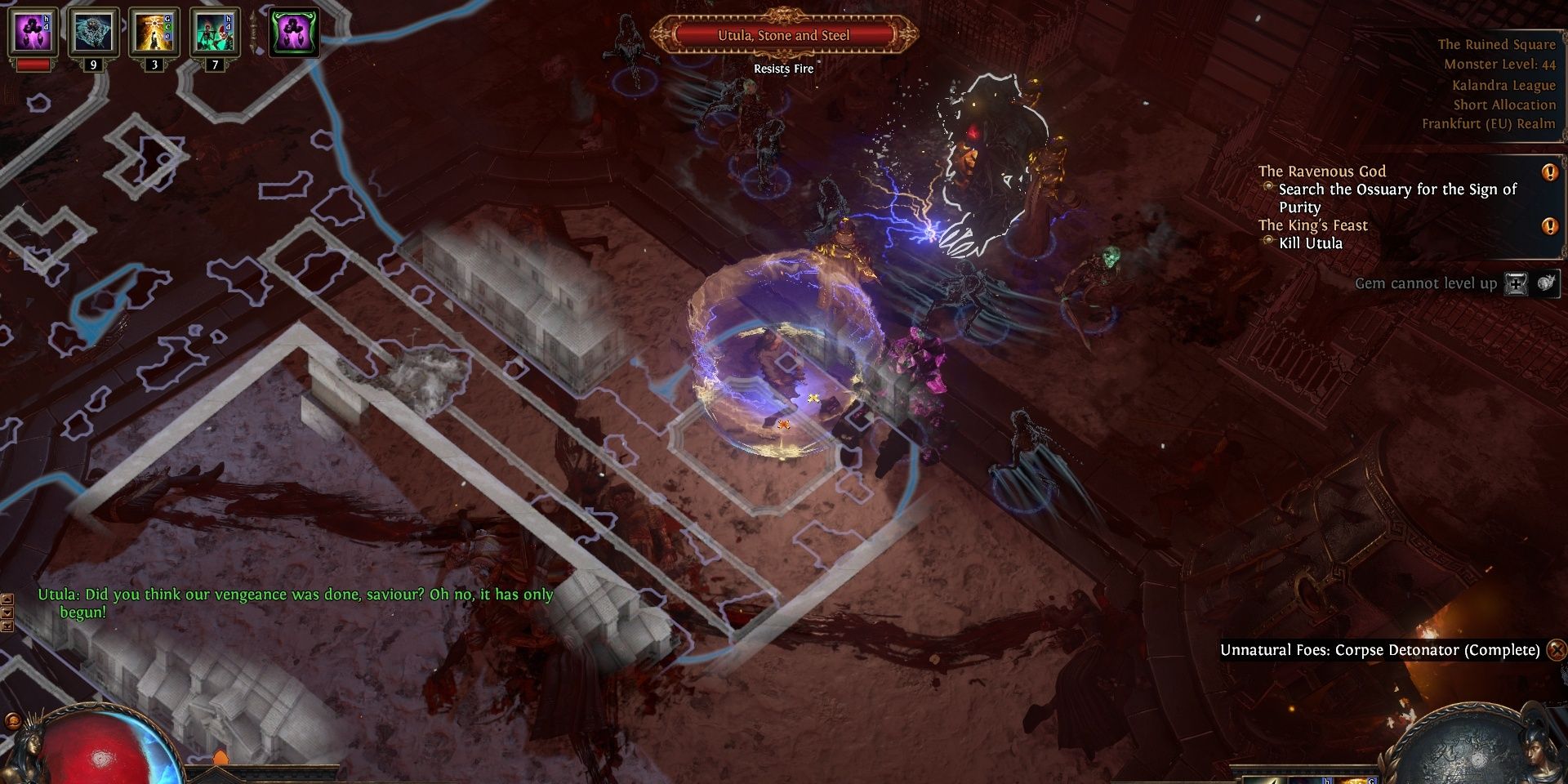This screenshot has height=784, width=1568.
Task: Open The Ravenous God quest entry
Action: click(1321, 171)
